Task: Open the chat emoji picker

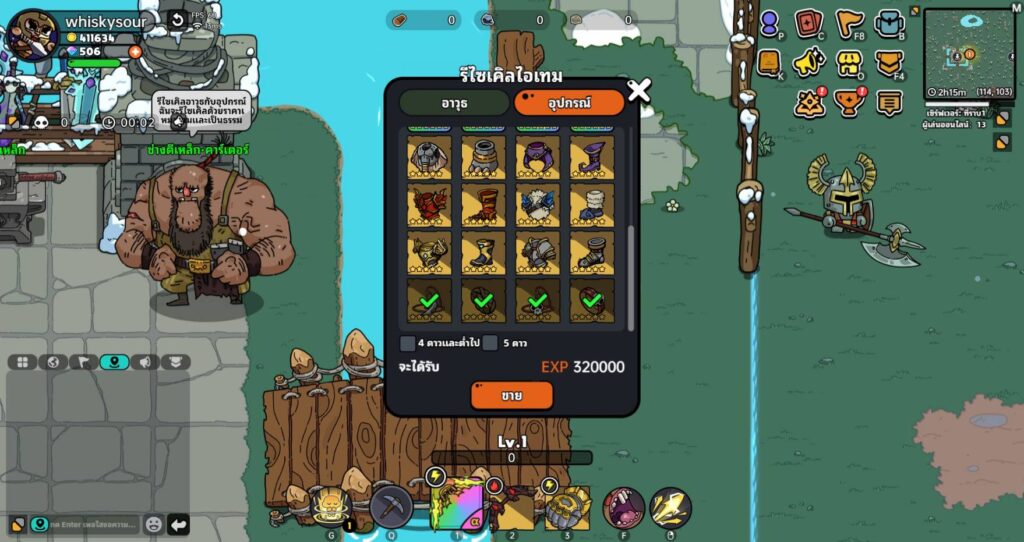Action: pyautogui.click(x=153, y=524)
